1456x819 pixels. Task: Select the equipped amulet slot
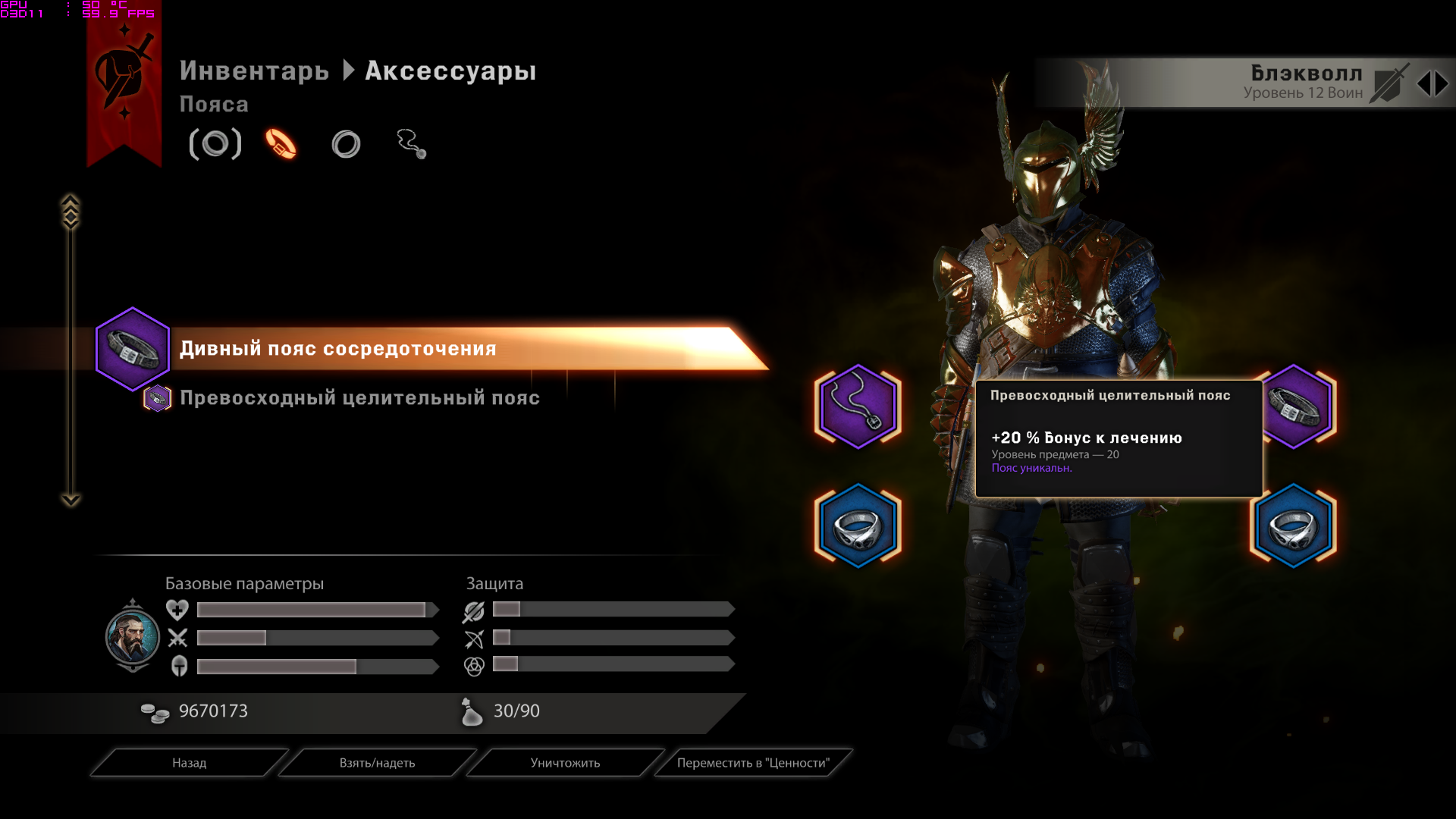[x=858, y=406]
